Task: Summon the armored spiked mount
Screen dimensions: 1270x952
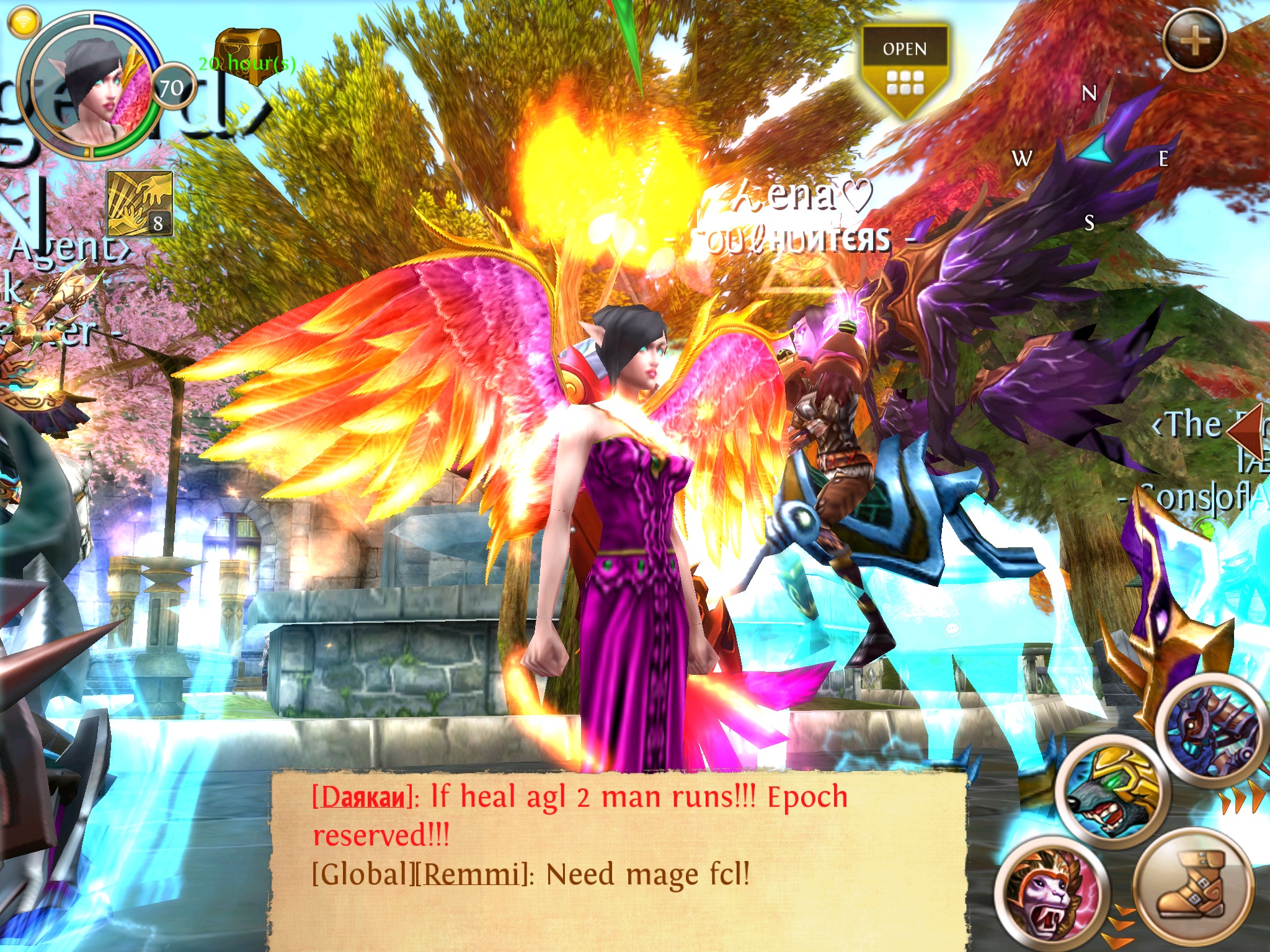Action: coord(1212,734)
